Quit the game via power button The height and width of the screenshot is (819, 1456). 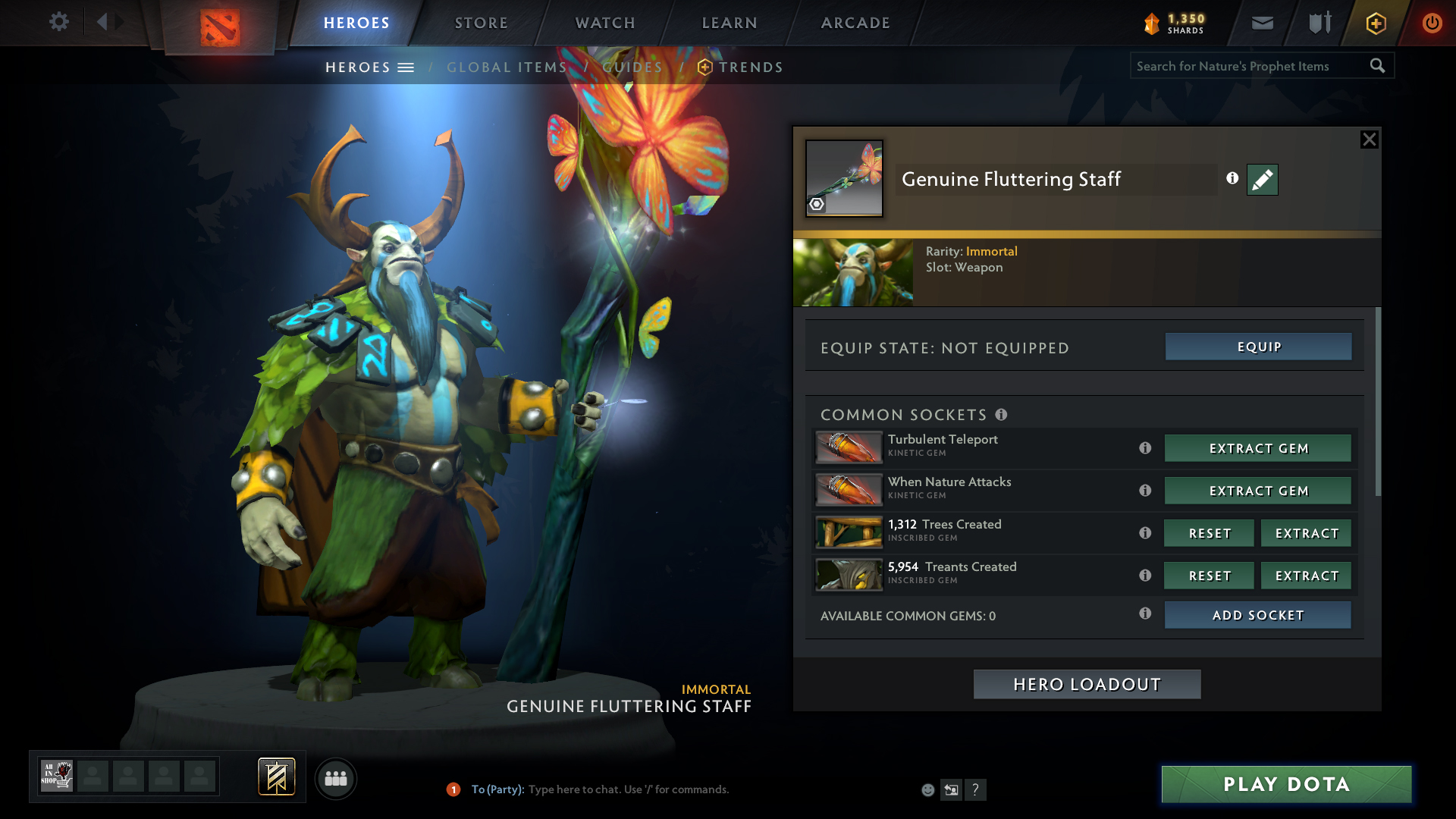point(1431,23)
